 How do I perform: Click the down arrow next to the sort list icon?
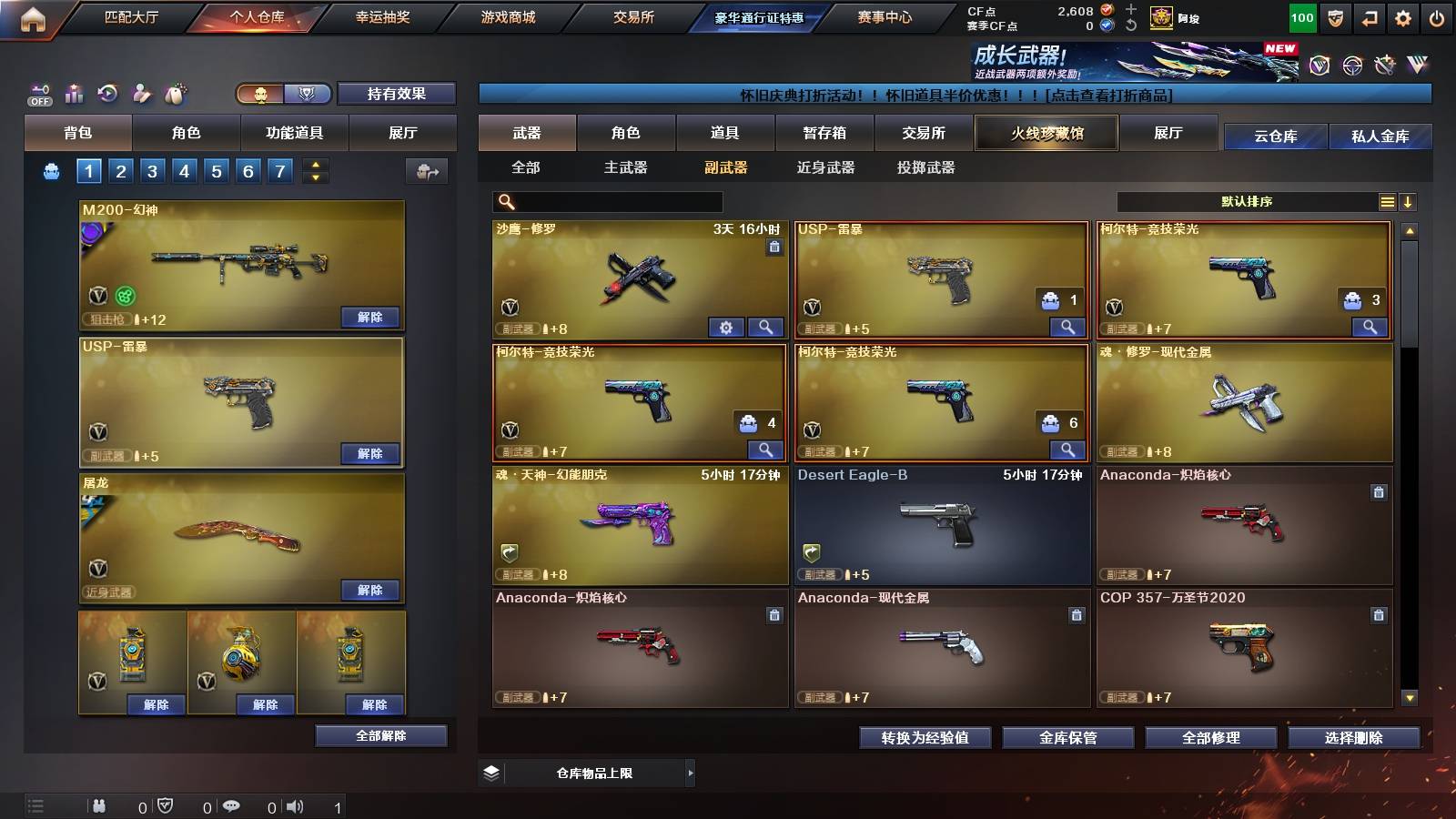[x=1408, y=201]
